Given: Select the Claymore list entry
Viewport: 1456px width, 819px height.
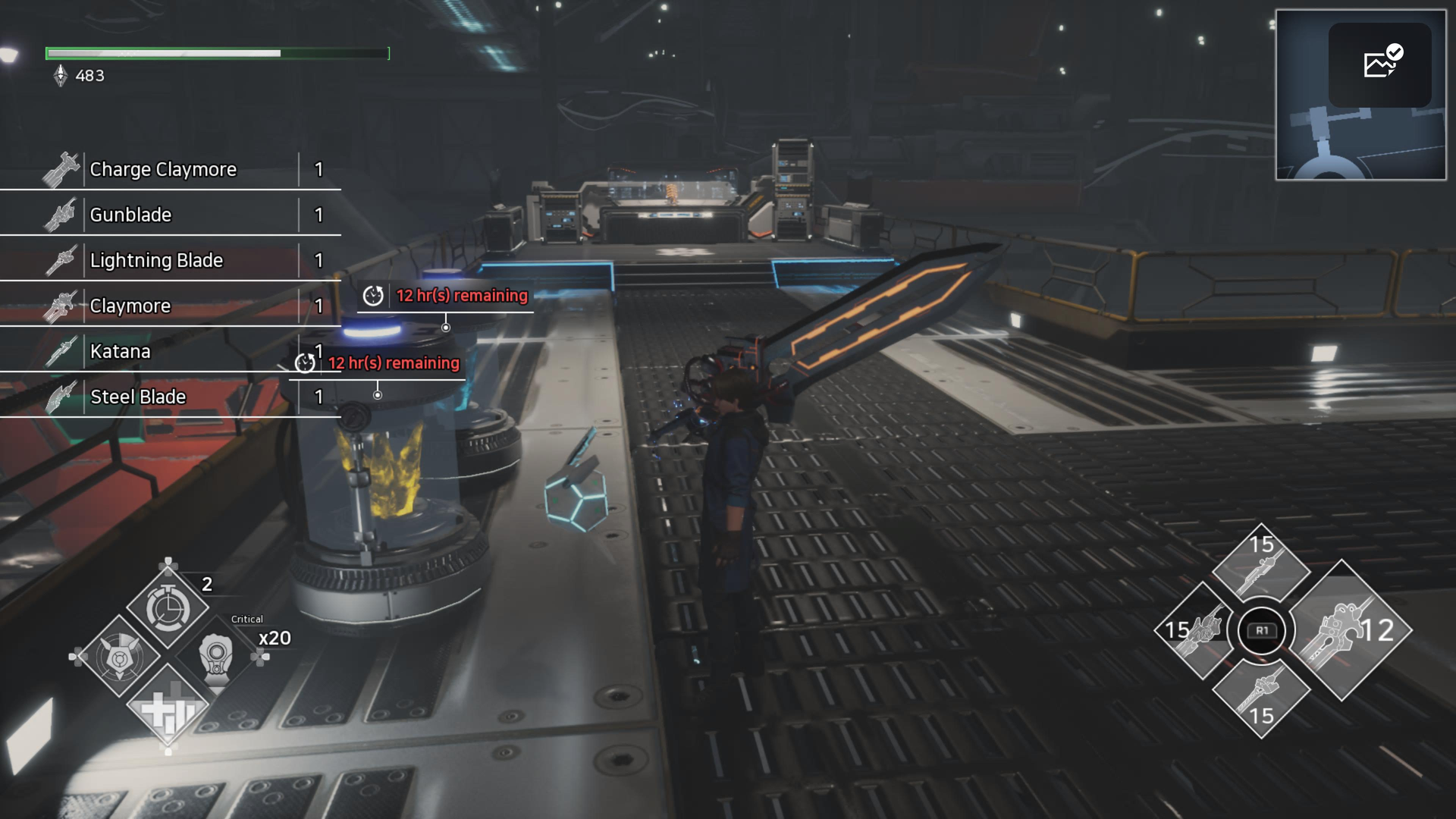Looking at the screenshot, I should point(171,306).
